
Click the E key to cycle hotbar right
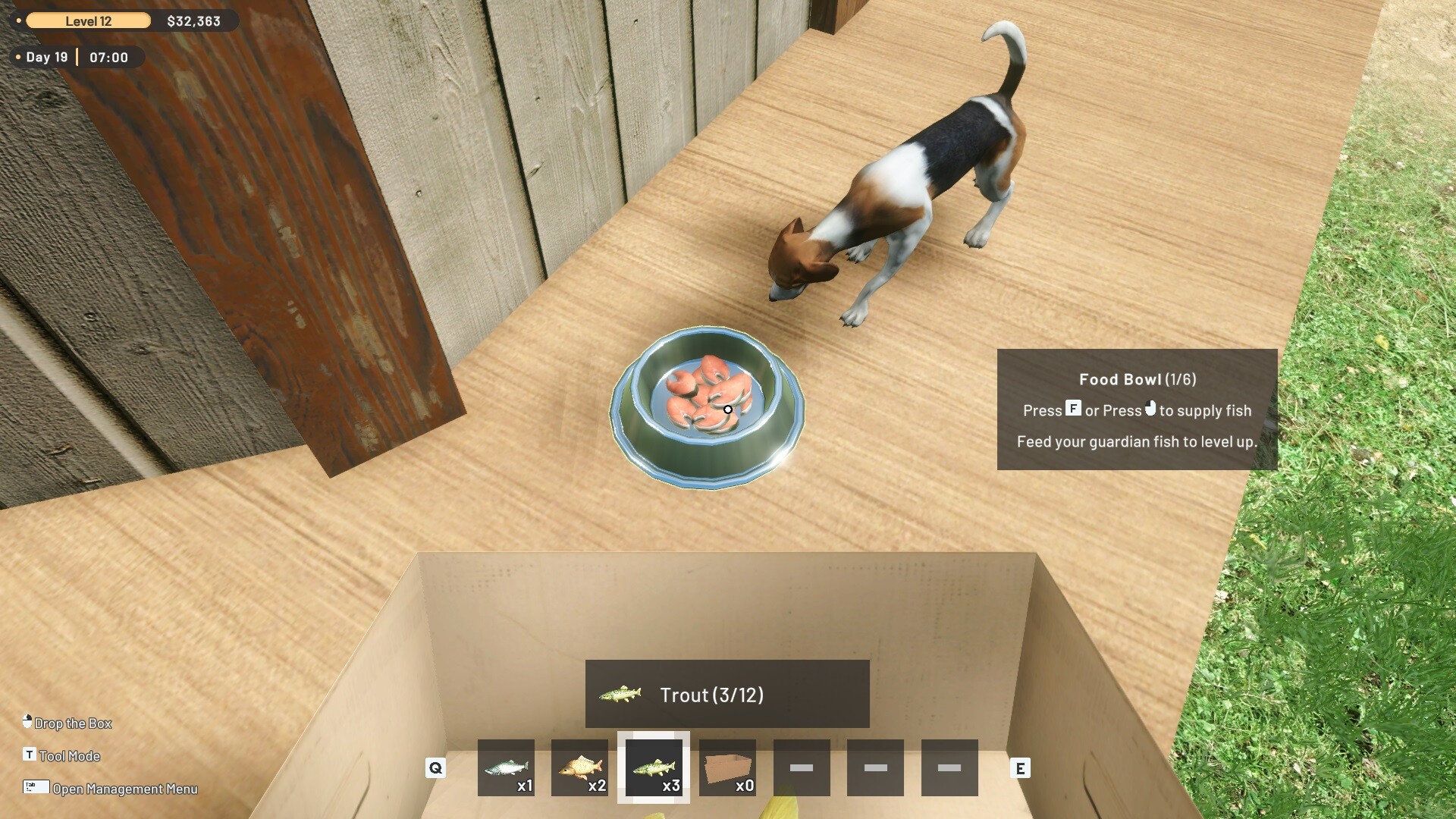pos(1021,768)
